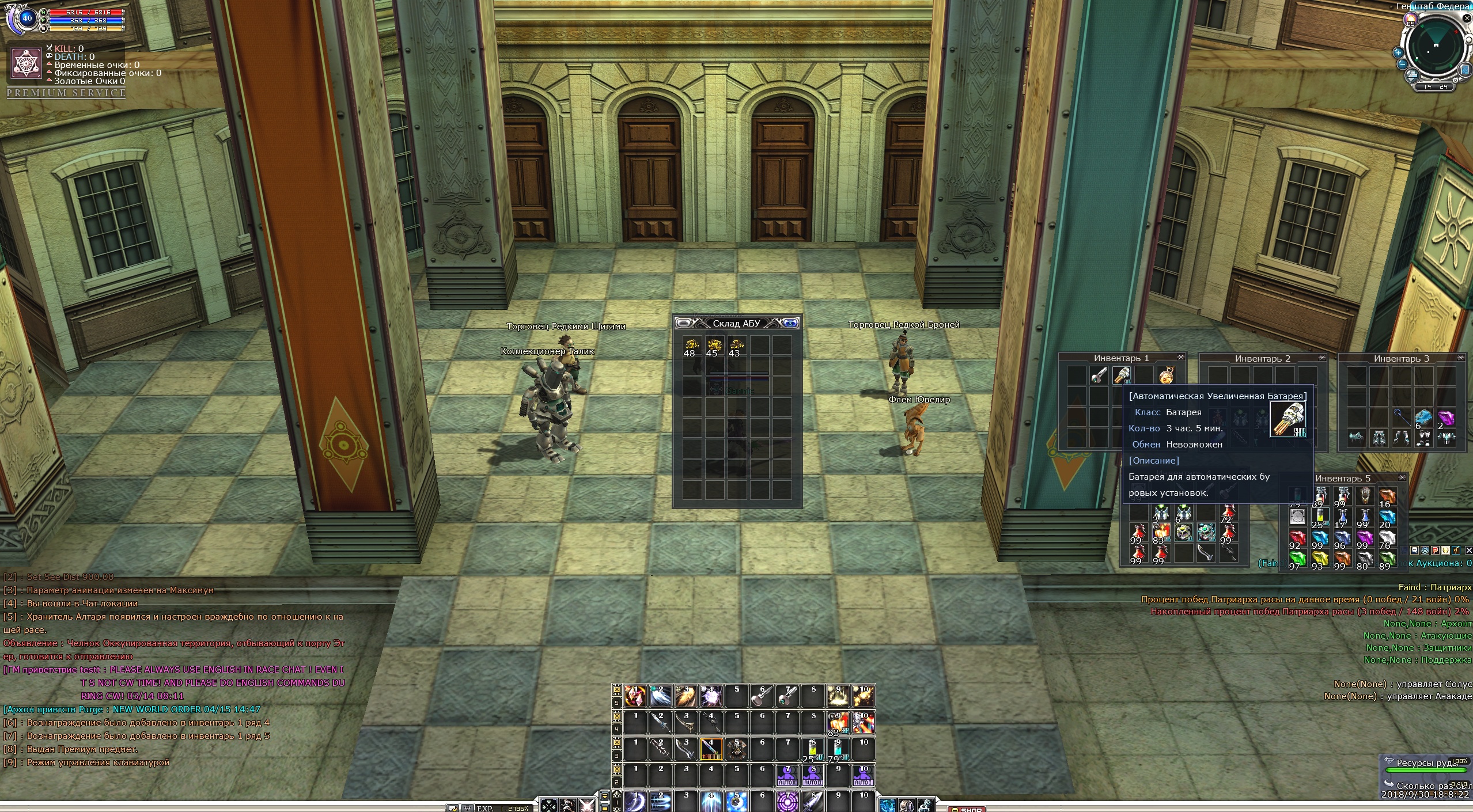Activate the purple target-circle skill
Image resolution: width=1473 pixels, height=812 pixels.
click(787, 802)
